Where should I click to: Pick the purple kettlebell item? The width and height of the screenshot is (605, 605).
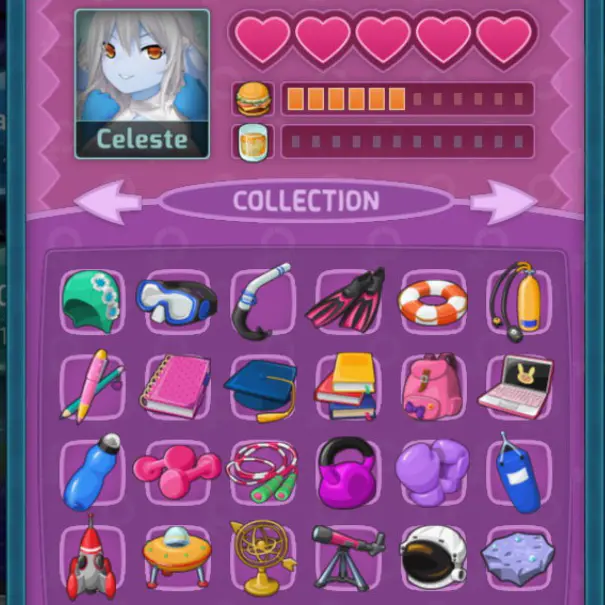click(346, 471)
